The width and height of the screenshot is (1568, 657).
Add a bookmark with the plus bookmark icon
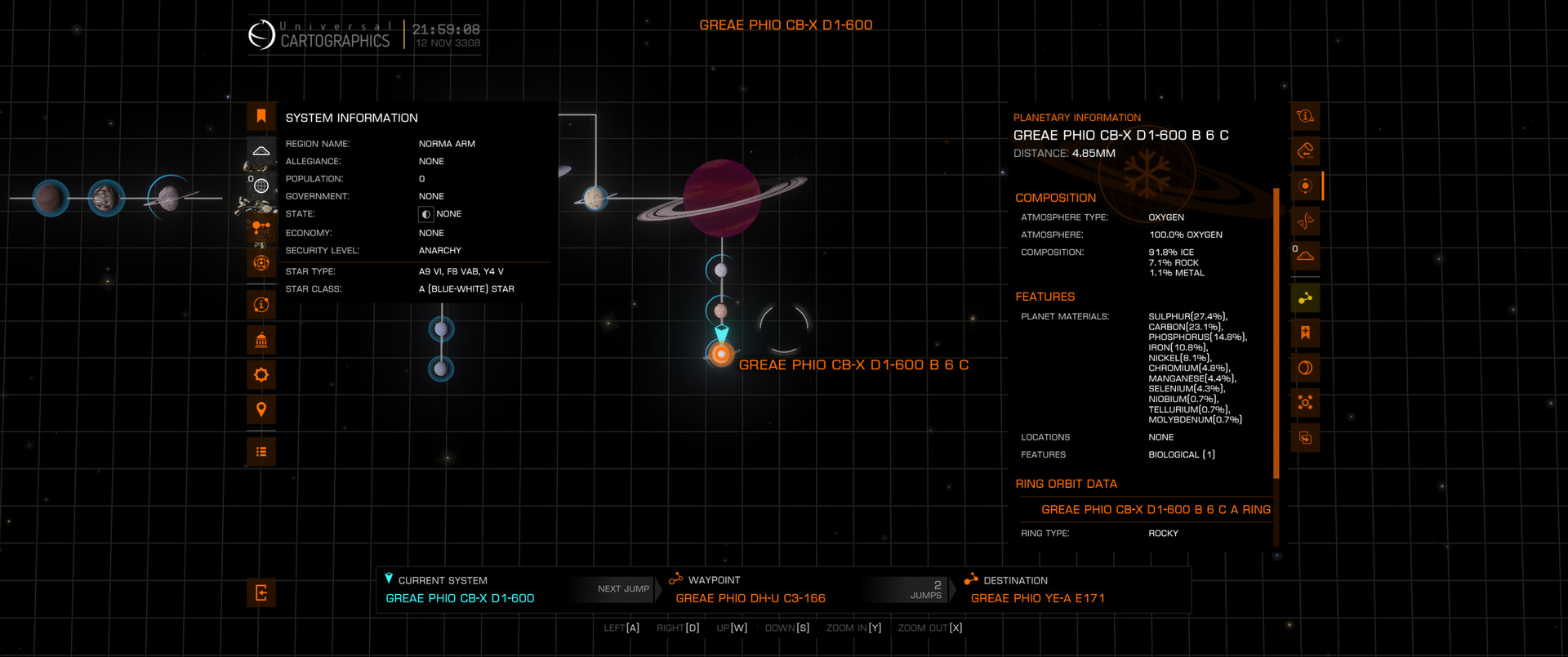[x=1305, y=333]
